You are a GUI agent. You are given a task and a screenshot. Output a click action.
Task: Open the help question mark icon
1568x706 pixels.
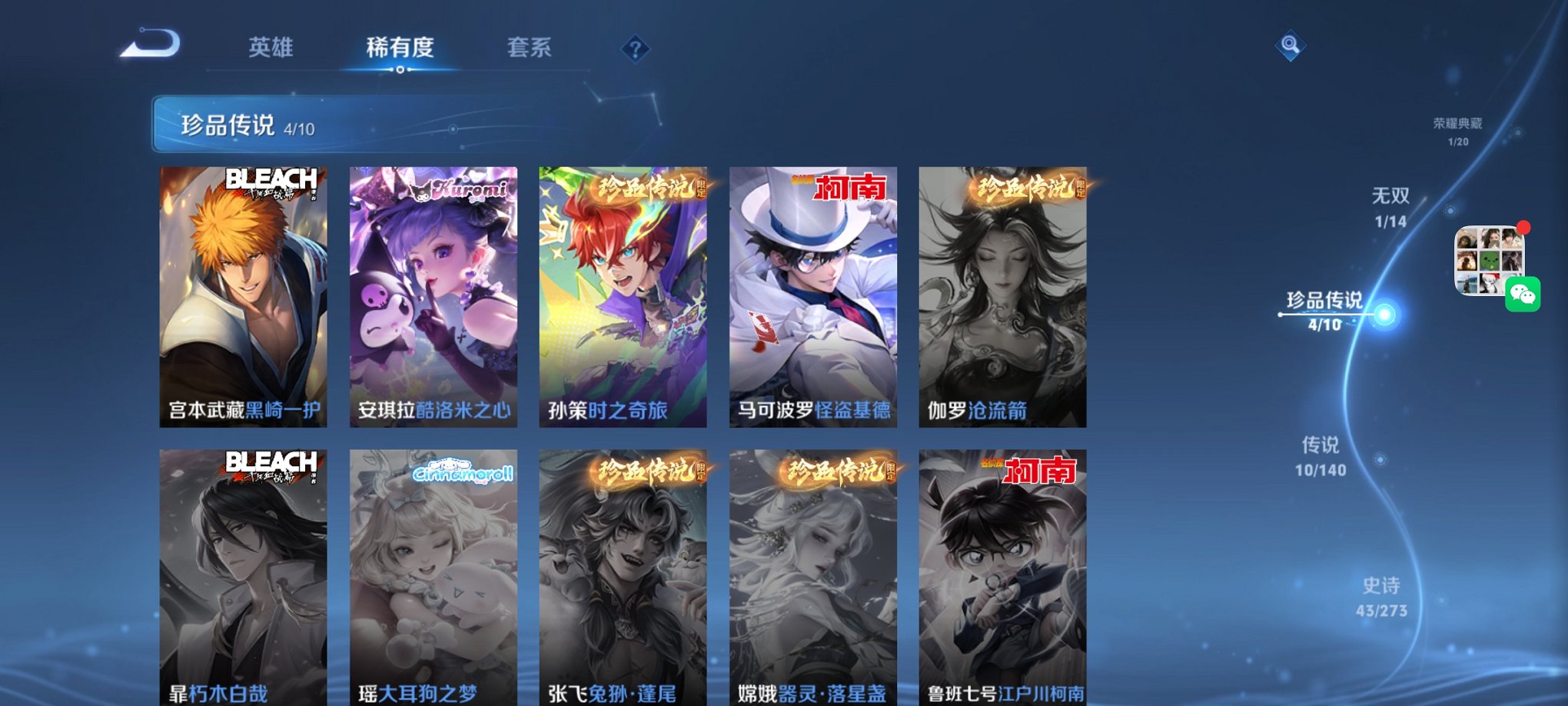(634, 49)
